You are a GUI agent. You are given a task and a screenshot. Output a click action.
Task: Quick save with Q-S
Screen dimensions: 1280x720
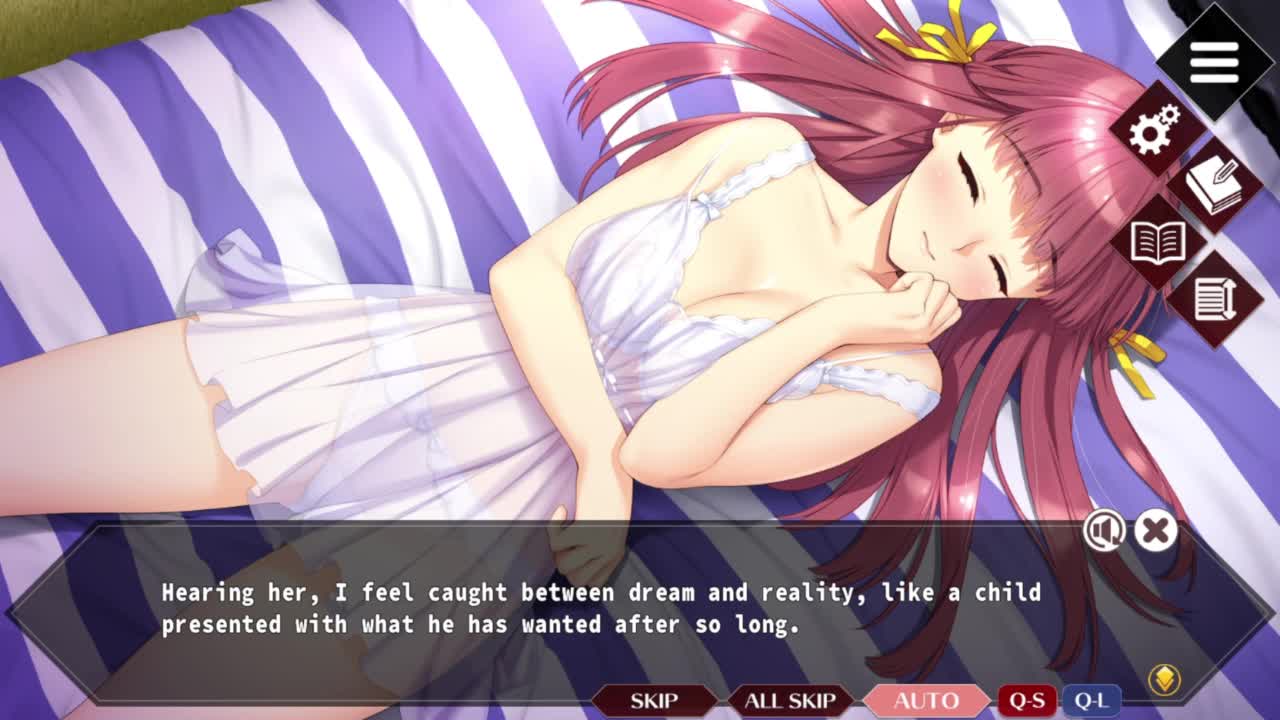click(1027, 701)
